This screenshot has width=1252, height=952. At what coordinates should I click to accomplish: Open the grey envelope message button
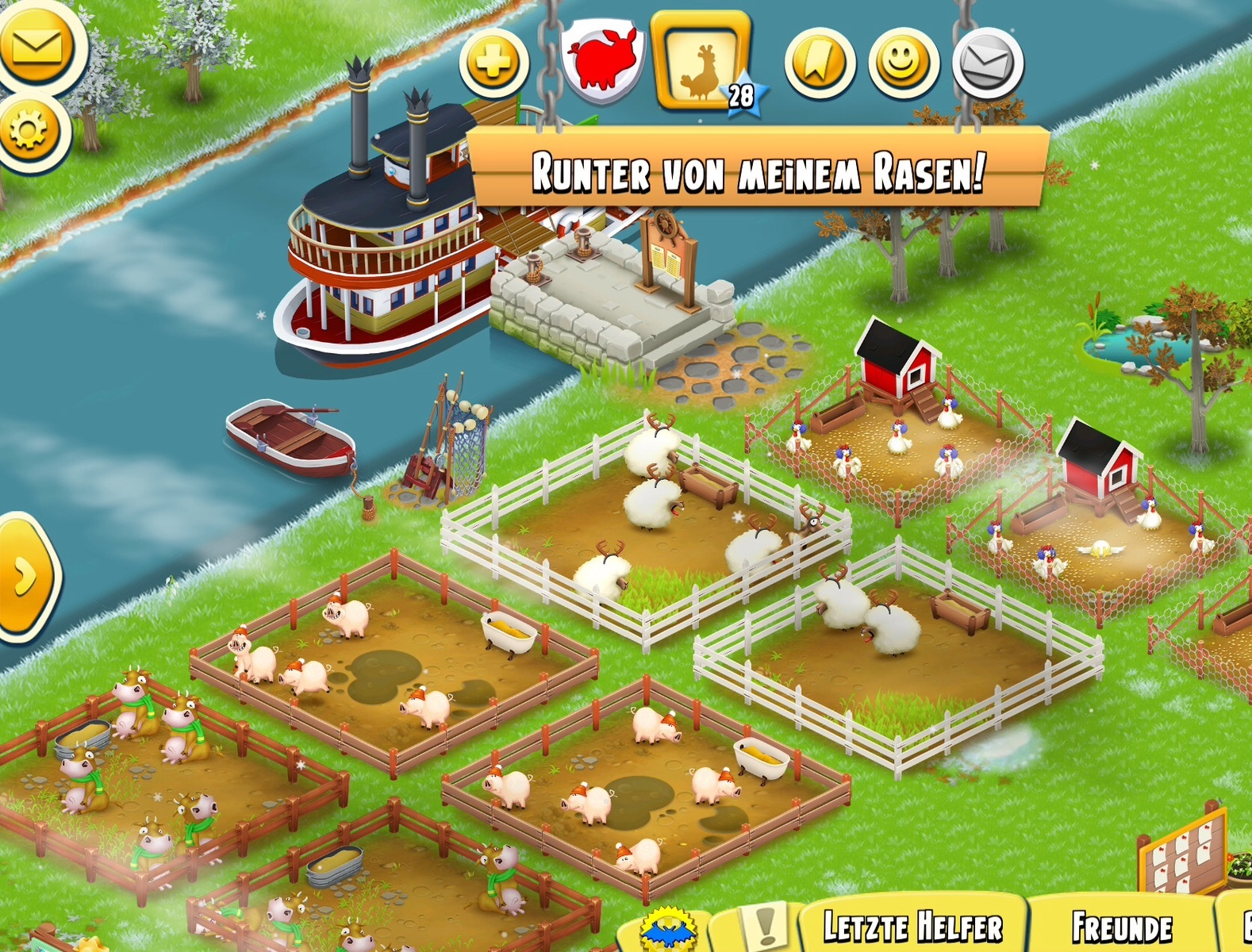coord(988,63)
